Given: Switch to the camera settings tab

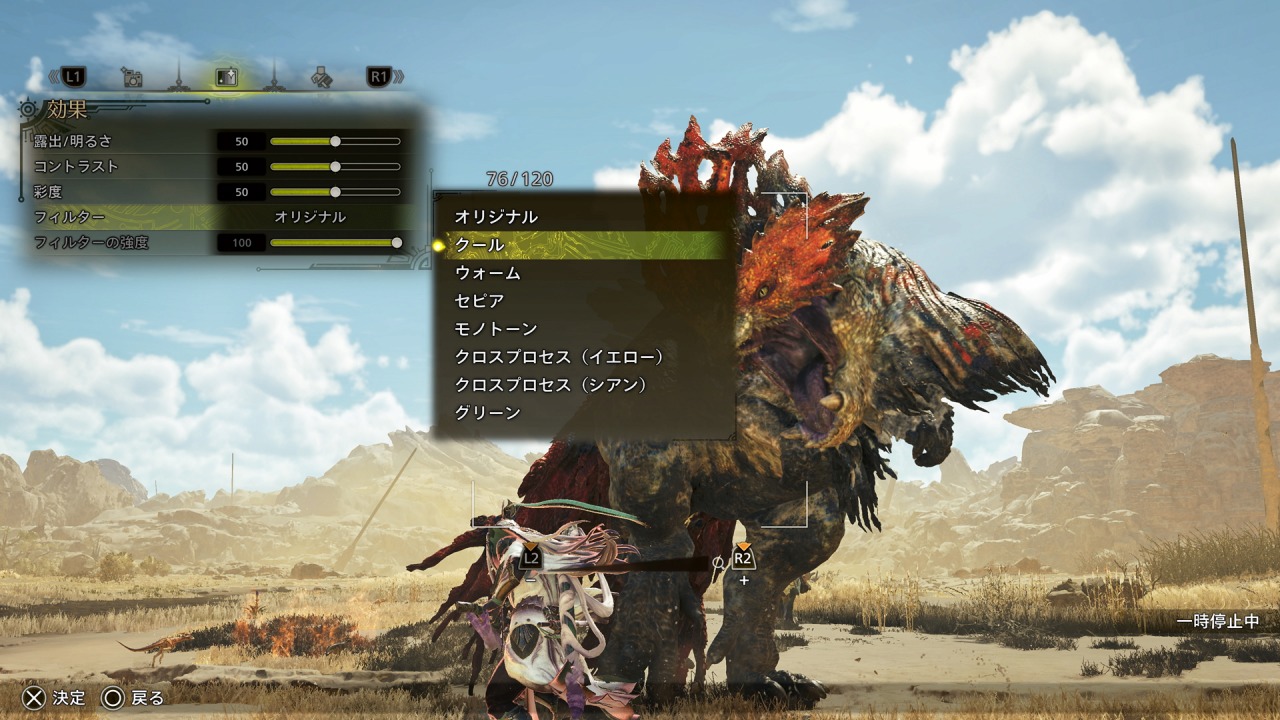Looking at the screenshot, I should coord(131,76).
